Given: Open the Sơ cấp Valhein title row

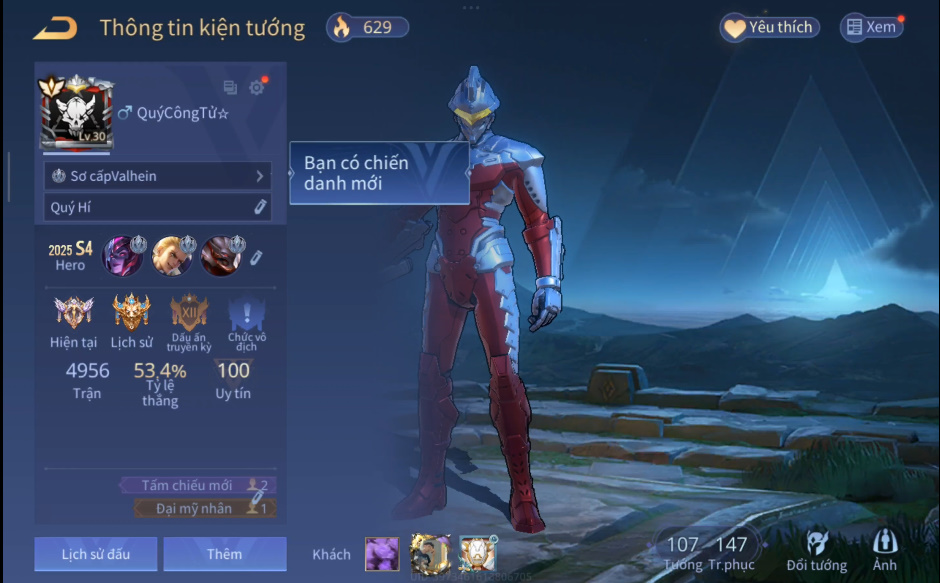Looking at the screenshot, I should click(158, 176).
